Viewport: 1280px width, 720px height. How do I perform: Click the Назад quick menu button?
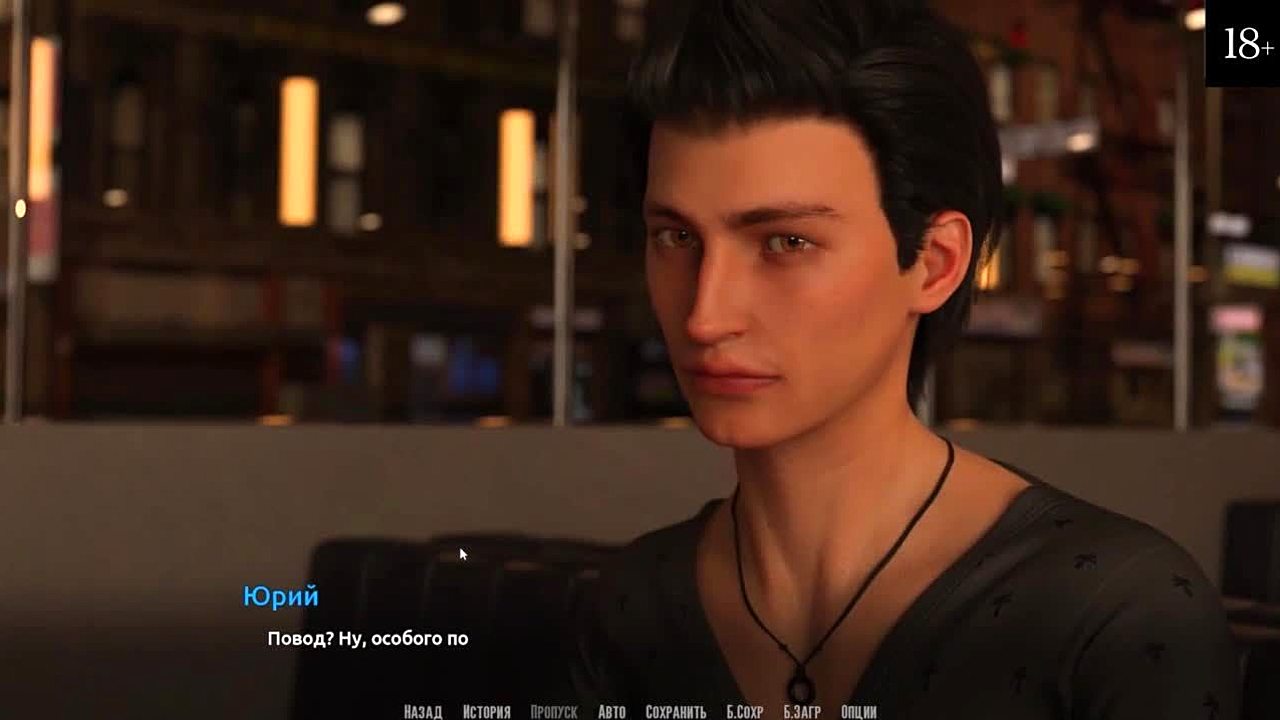click(422, 712)
